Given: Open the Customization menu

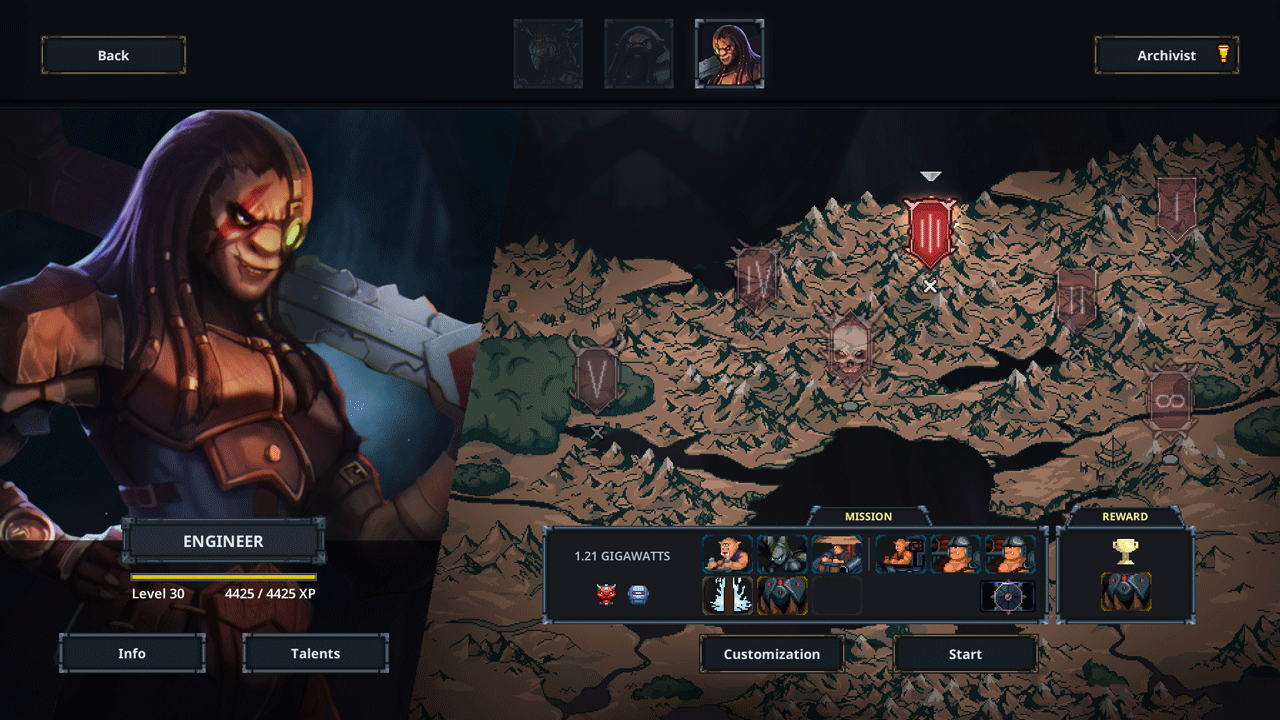Looking at the screenshot, I should [771, 654].
